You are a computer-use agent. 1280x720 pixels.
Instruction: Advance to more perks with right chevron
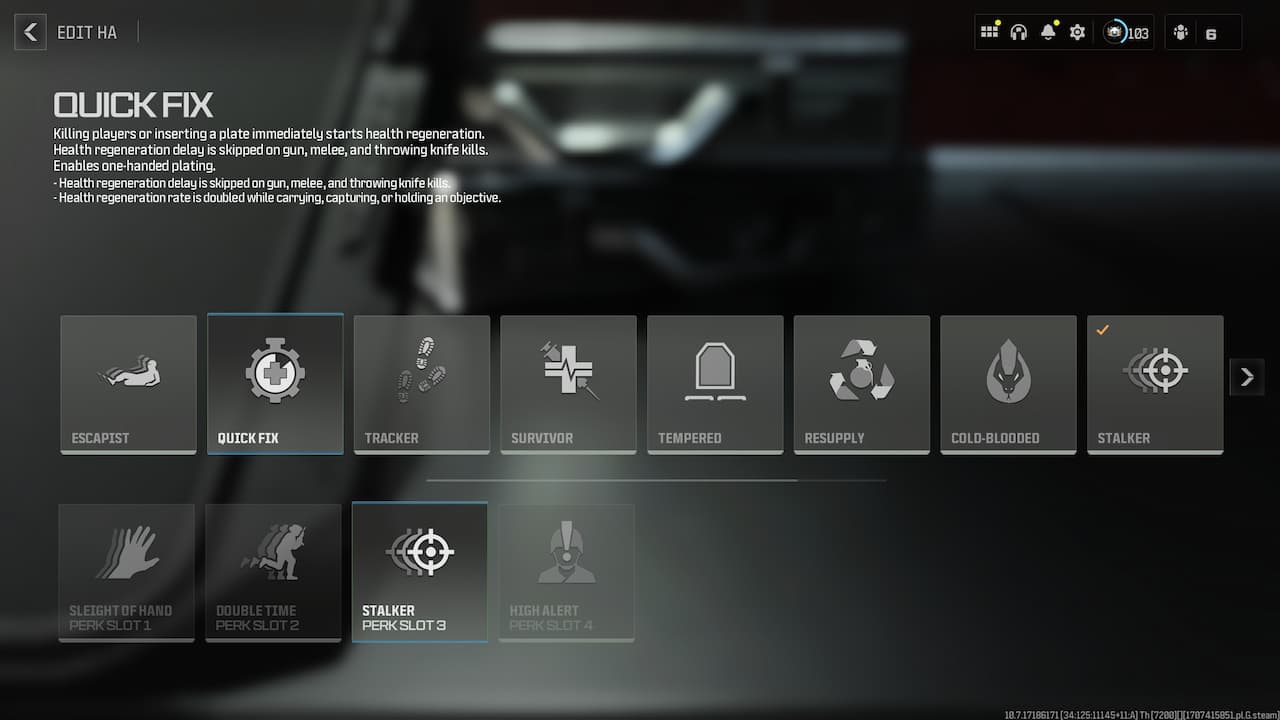coord(1246,377)
